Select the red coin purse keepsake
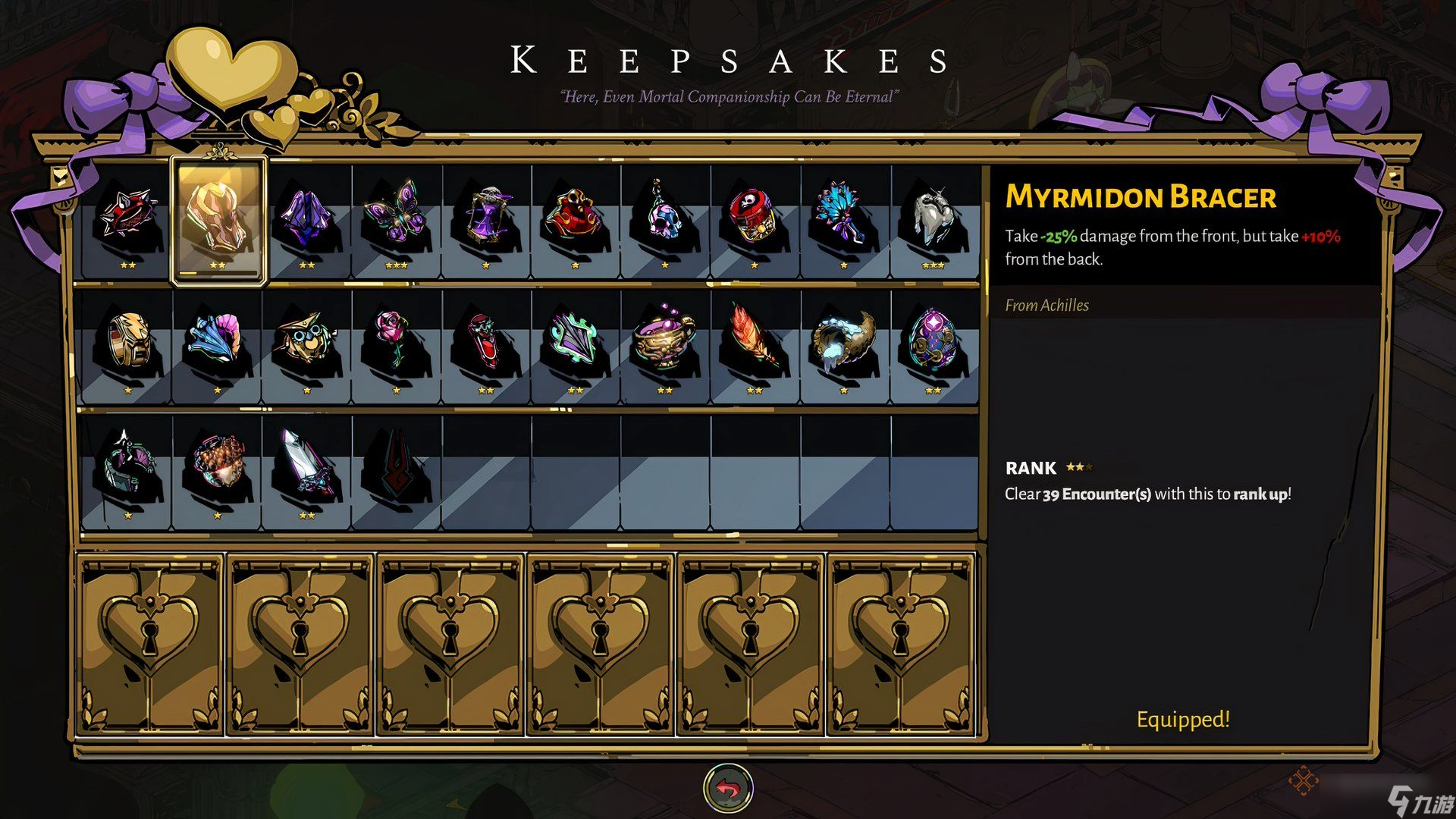 click(575, 217)
